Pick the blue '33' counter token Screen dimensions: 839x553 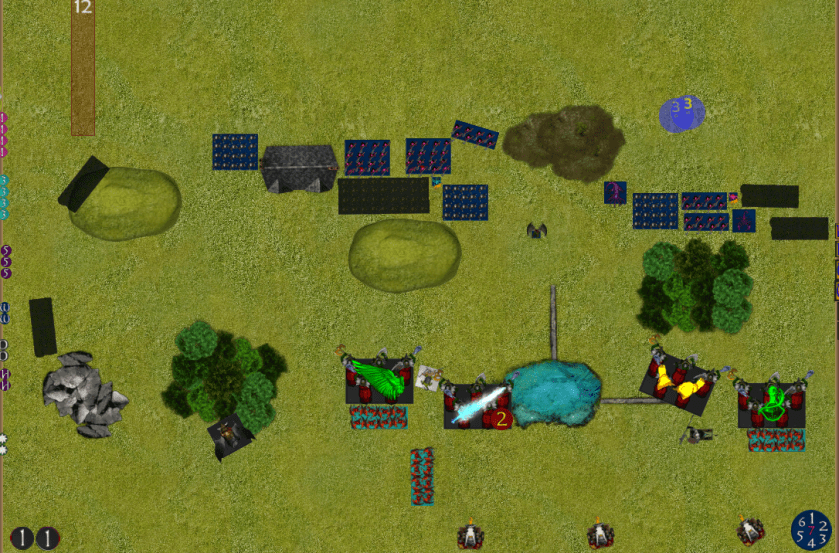pyautogui.click(x=682, y=112)
